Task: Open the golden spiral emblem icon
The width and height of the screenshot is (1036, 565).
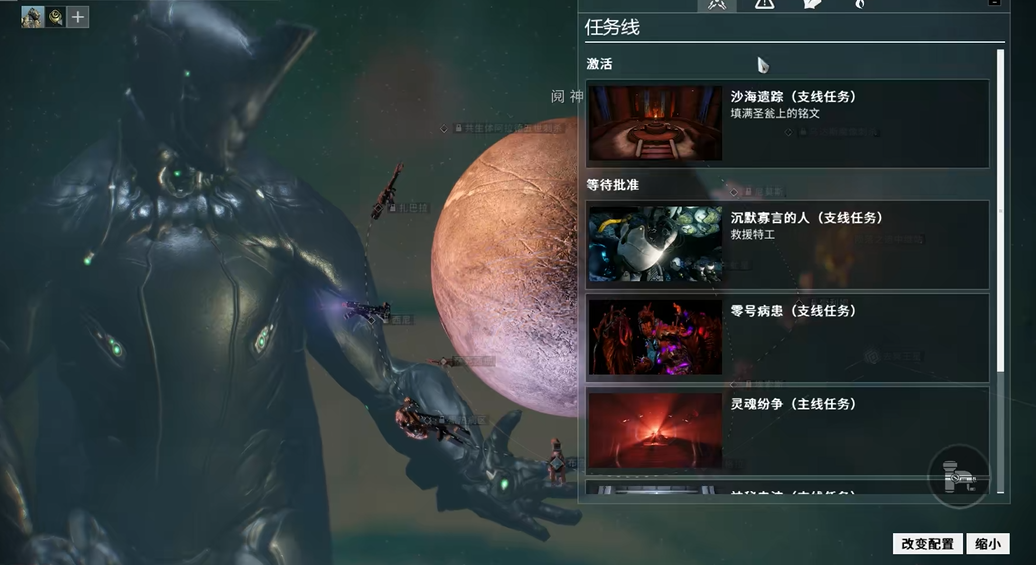Action: [x=55, y=17]
